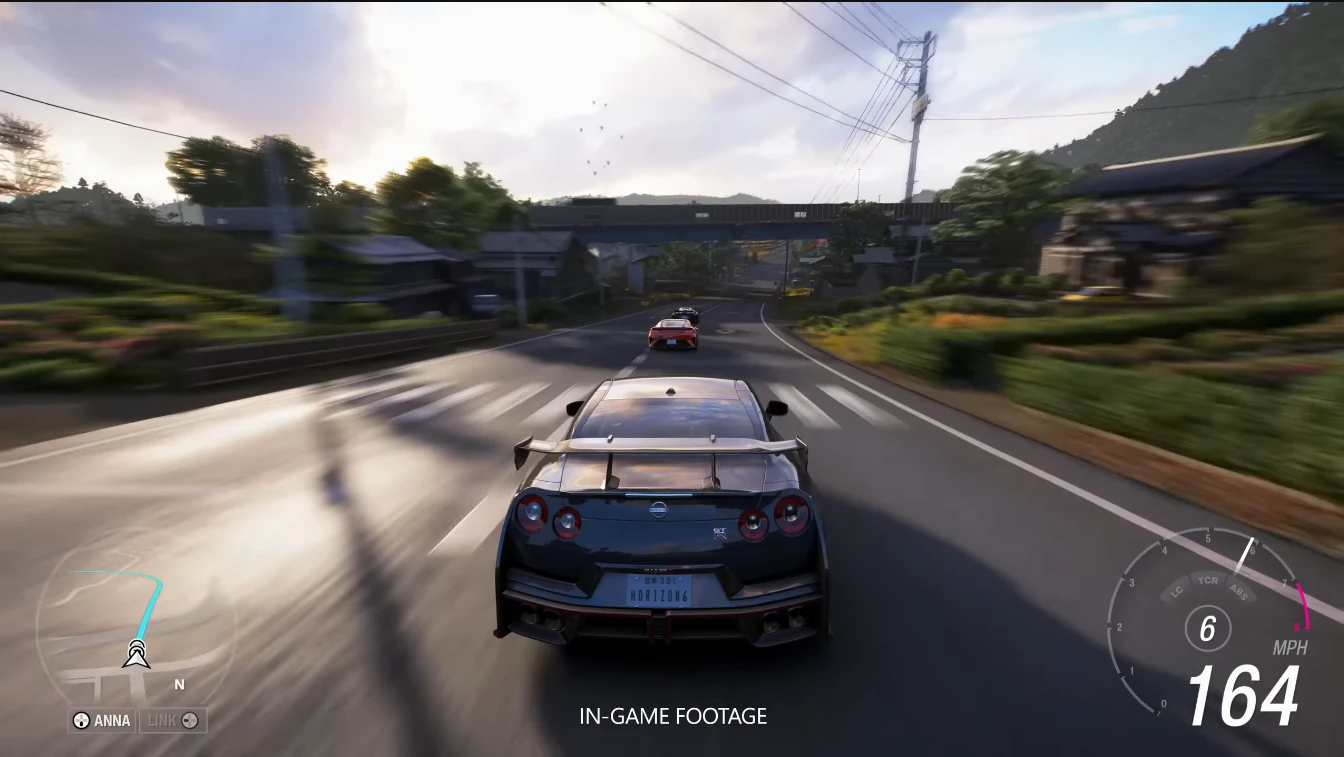Click the north compass marker labeled N
The width and height of the screenshot is (1344, 757).
[178, 684]
